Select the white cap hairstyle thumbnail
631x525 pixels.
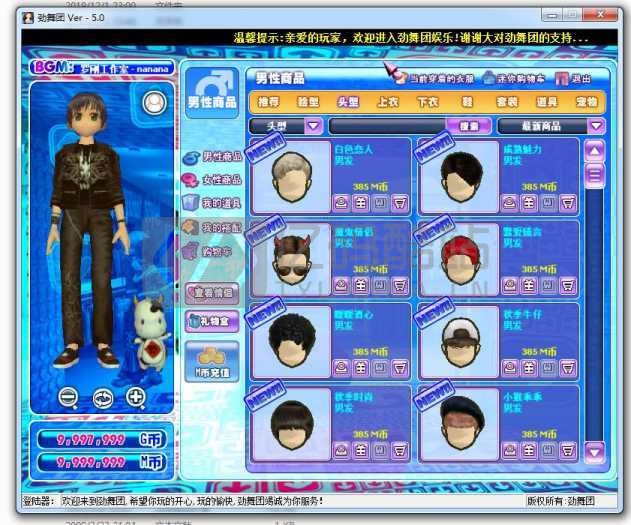[459, 338]
